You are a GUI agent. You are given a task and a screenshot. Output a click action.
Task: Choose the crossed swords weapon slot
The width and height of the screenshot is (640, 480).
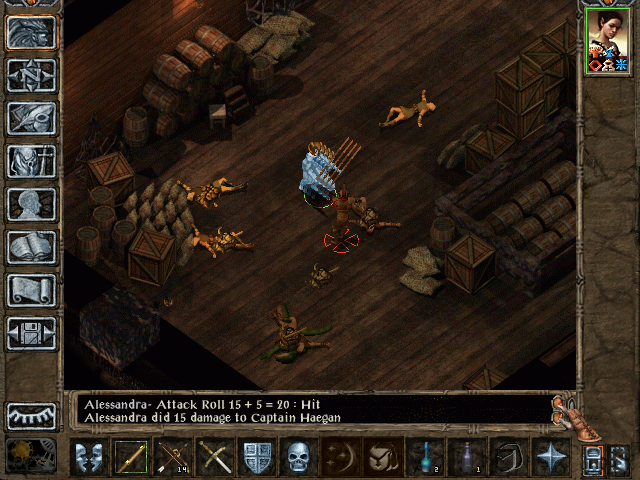coord(214,457)
